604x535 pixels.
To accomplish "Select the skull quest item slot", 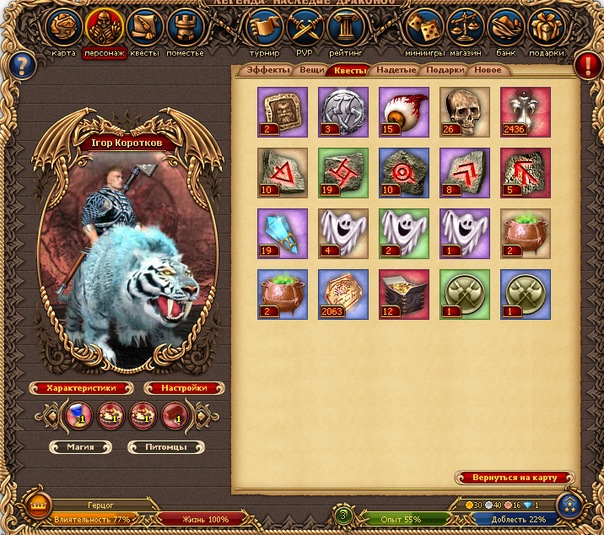I will 464,110.
